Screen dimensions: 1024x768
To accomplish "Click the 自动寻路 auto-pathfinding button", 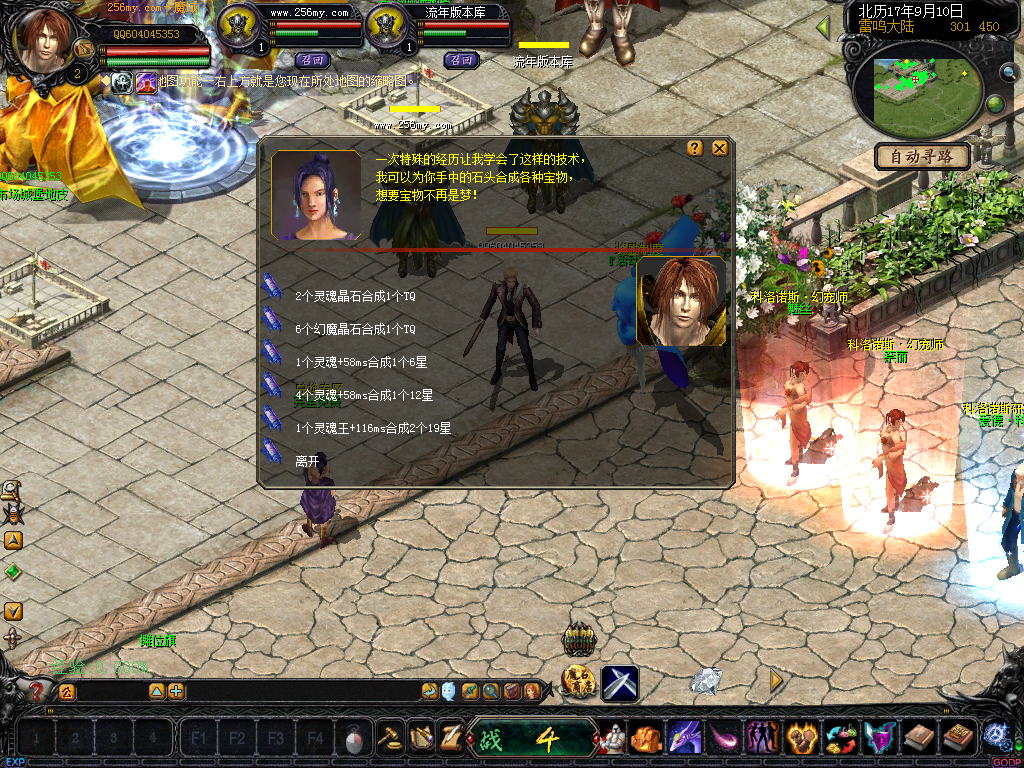I will click(922, 156).
